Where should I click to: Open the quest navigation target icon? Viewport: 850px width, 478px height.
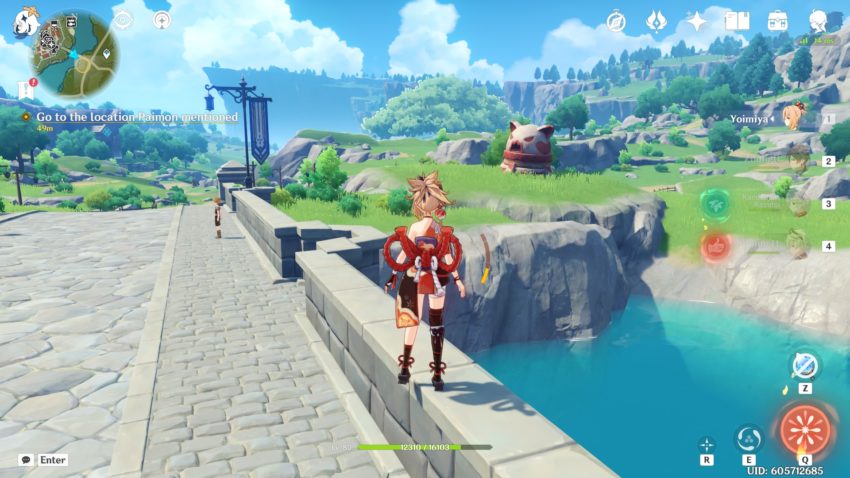click(x=161, y=20)
